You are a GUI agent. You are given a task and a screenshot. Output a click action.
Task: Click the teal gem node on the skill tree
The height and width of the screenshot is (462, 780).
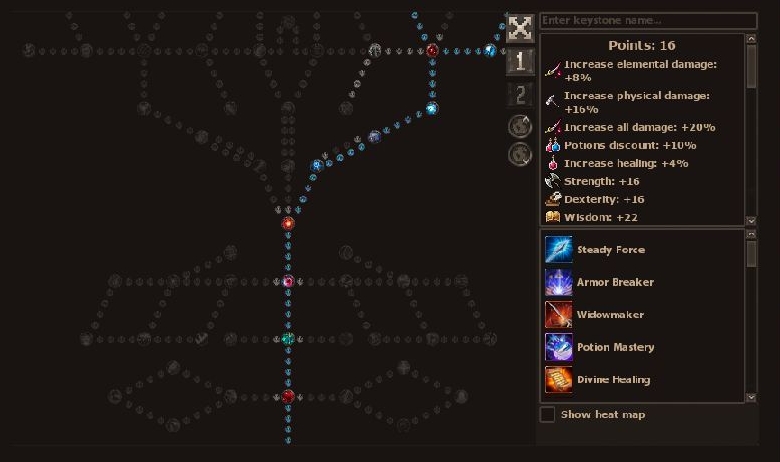(288, 339)
